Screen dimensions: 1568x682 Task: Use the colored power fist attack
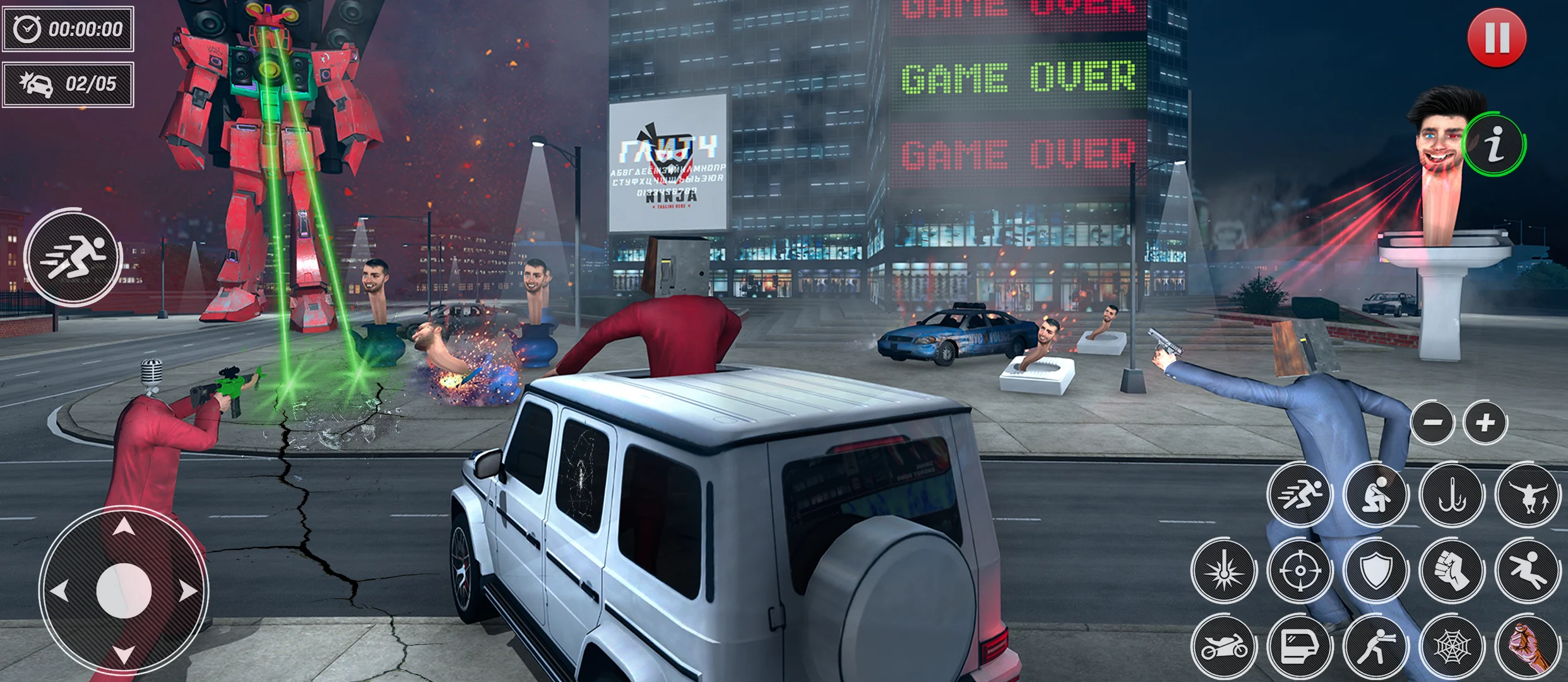click(1527, 647)
